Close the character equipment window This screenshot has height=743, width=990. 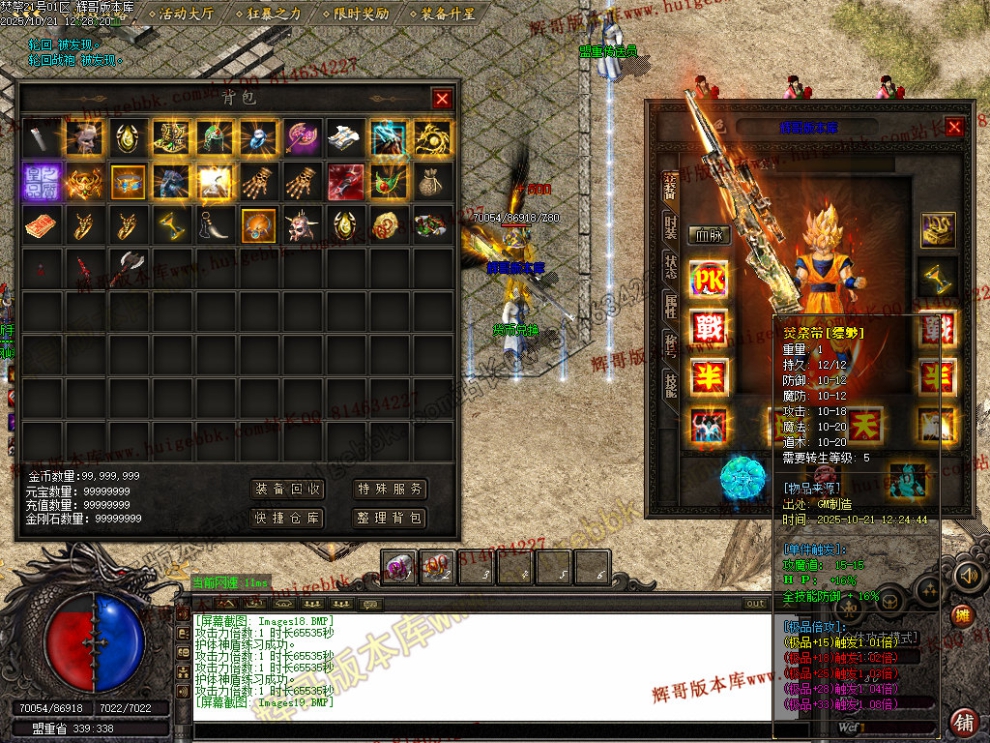954,127
